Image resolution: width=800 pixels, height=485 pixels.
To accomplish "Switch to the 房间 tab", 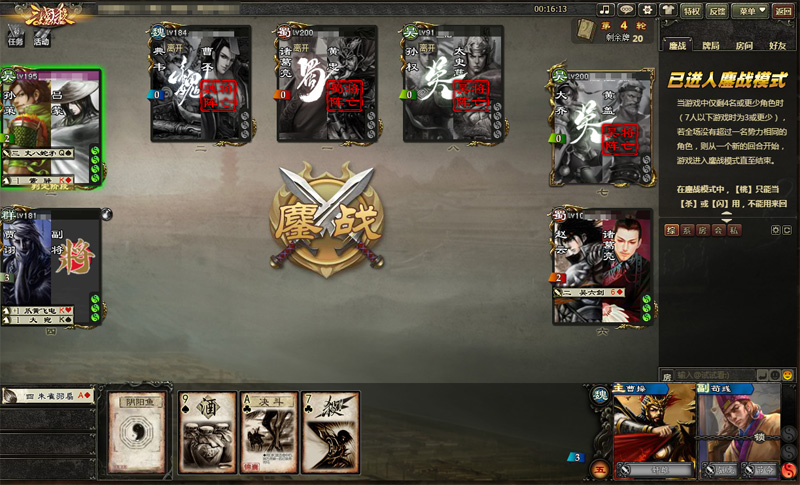I will tap(744, 46).
